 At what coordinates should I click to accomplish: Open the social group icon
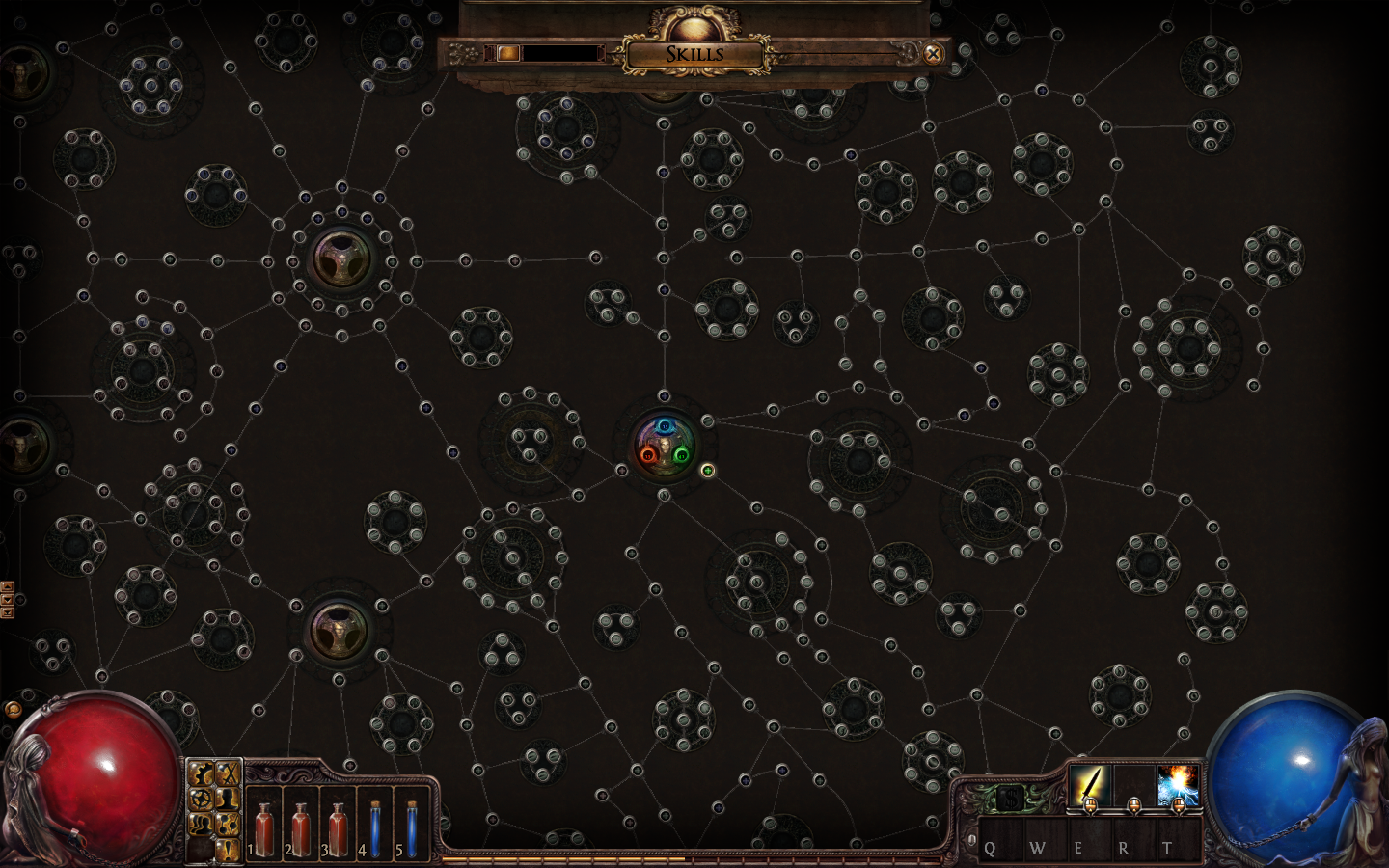pos(202,825)
